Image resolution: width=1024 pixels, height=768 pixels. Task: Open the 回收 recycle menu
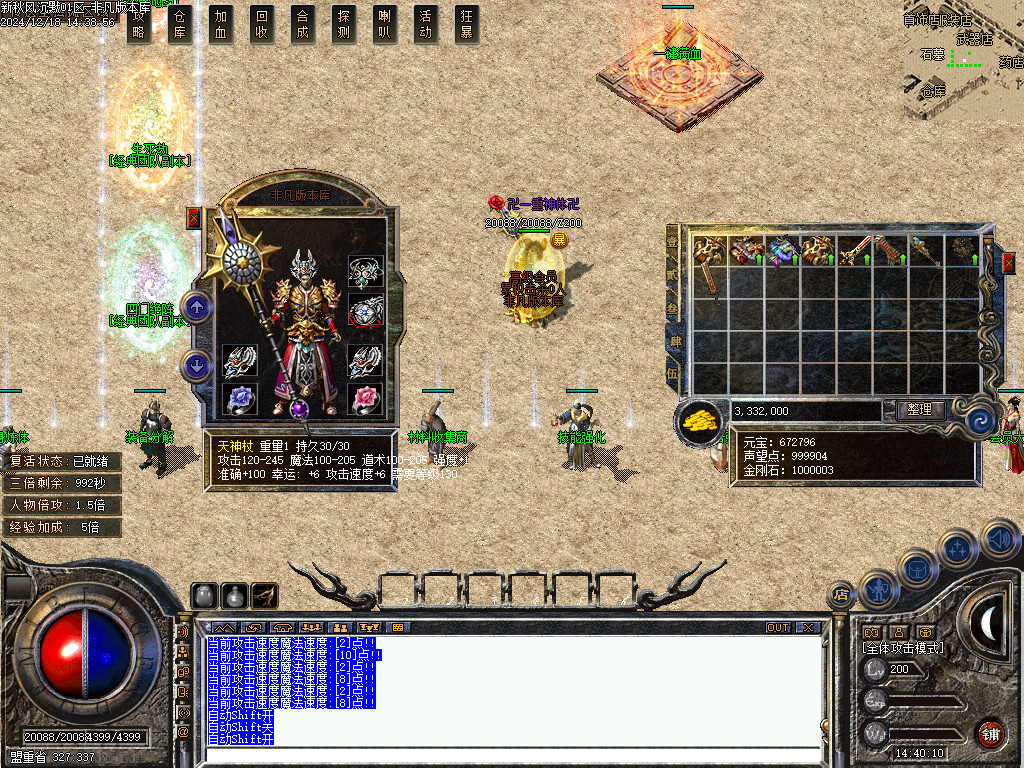(262, 24)
